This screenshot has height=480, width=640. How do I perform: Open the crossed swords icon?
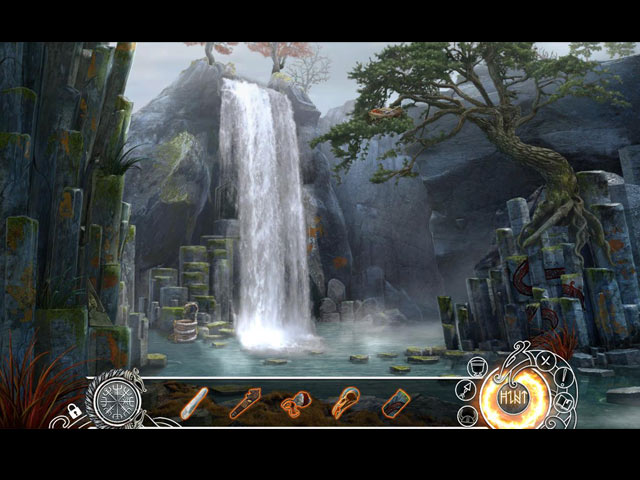pyautogui.click(x=546, y=359)
